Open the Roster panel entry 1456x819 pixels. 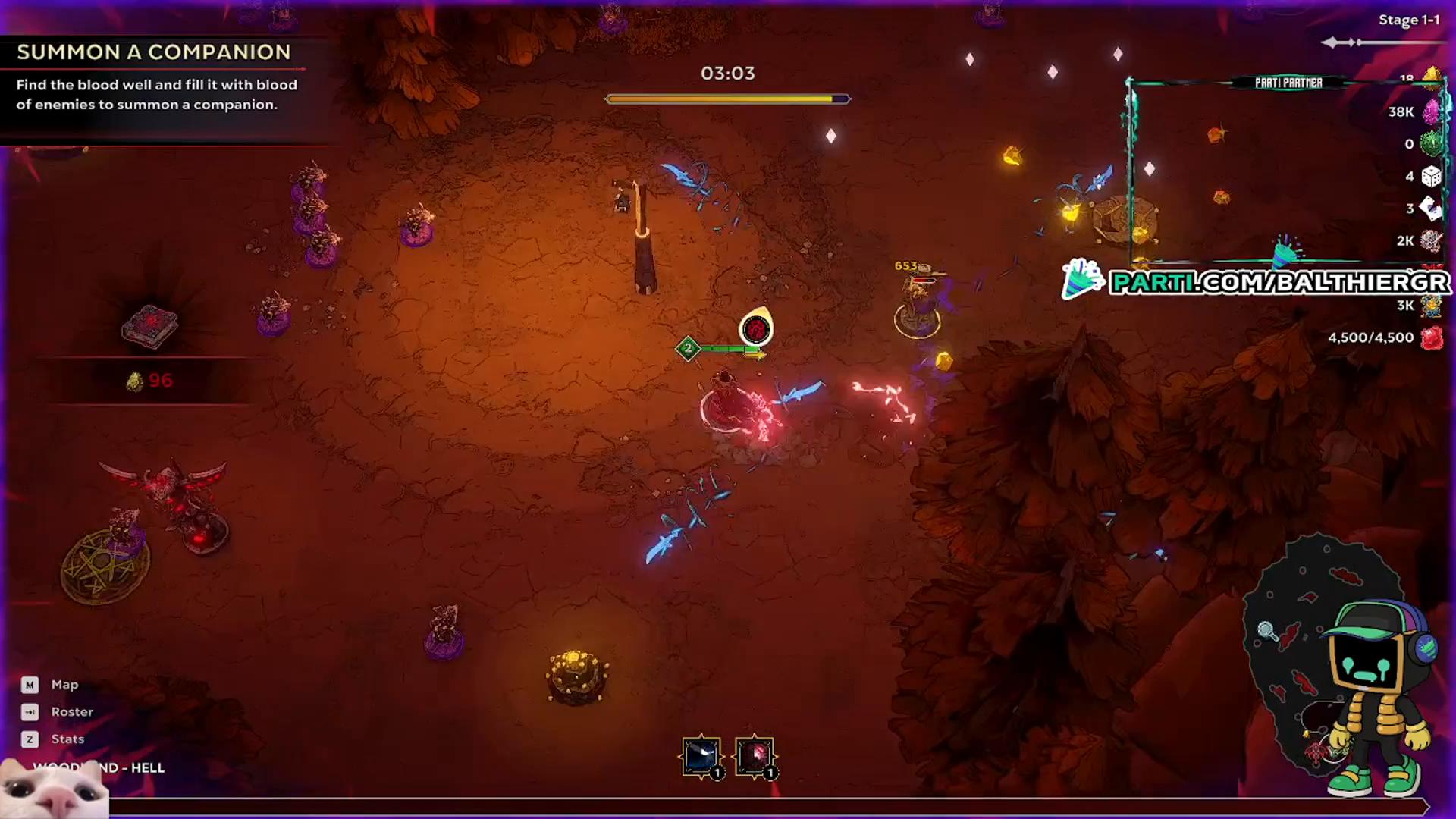click(72, 711)
